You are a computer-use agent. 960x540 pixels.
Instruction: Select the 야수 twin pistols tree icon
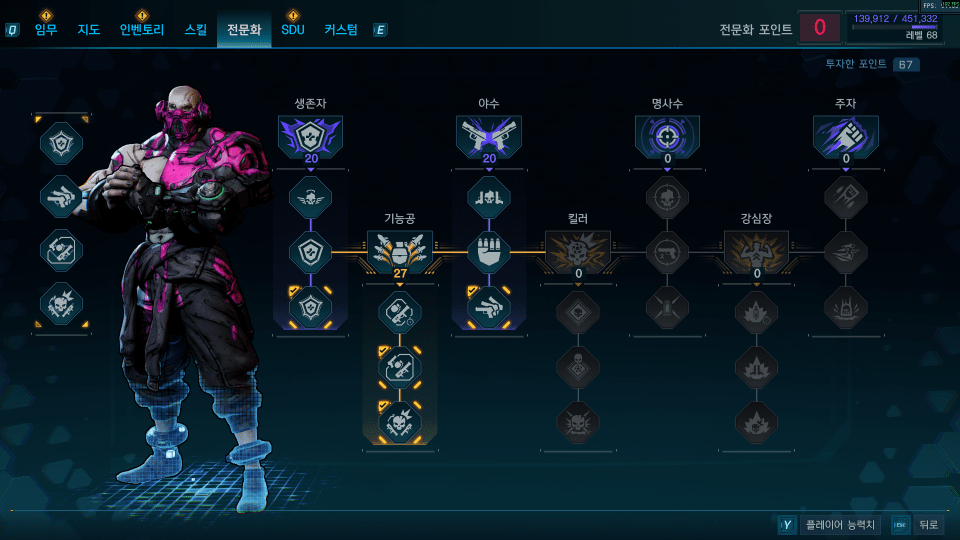[x=489, y=136]
